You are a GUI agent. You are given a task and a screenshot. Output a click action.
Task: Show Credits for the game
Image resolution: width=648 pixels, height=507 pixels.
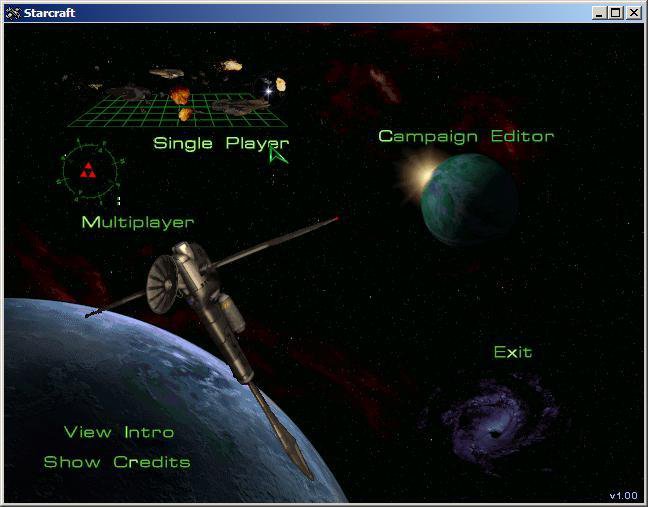pos(116,462)
